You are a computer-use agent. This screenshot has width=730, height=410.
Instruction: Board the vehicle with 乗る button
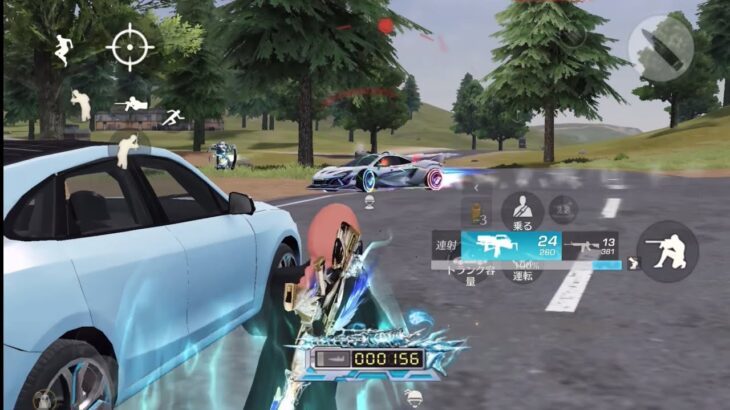(x=521, y=212)
